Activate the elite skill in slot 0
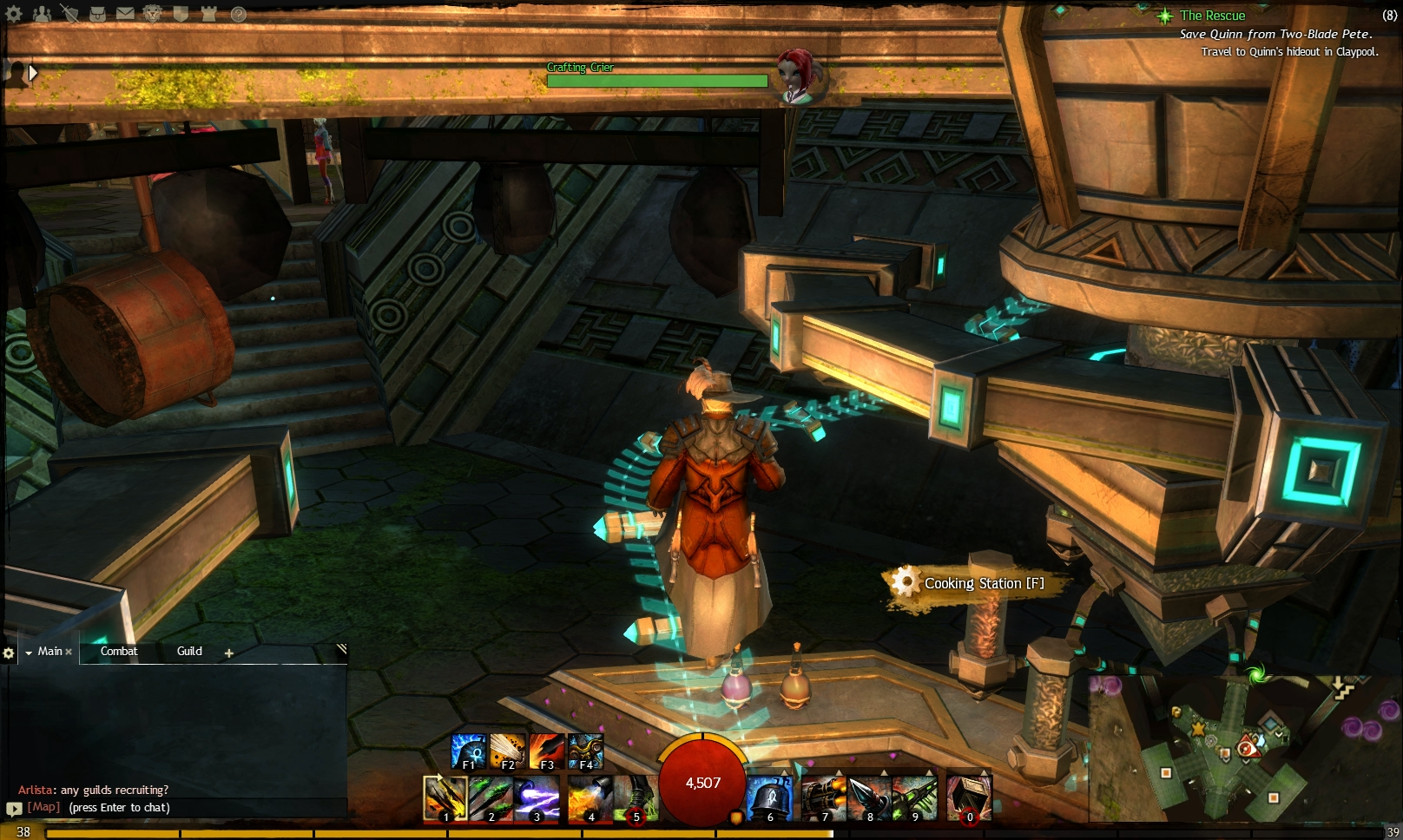The height and width of the screenshot is (840, 1403). (970, 797)
